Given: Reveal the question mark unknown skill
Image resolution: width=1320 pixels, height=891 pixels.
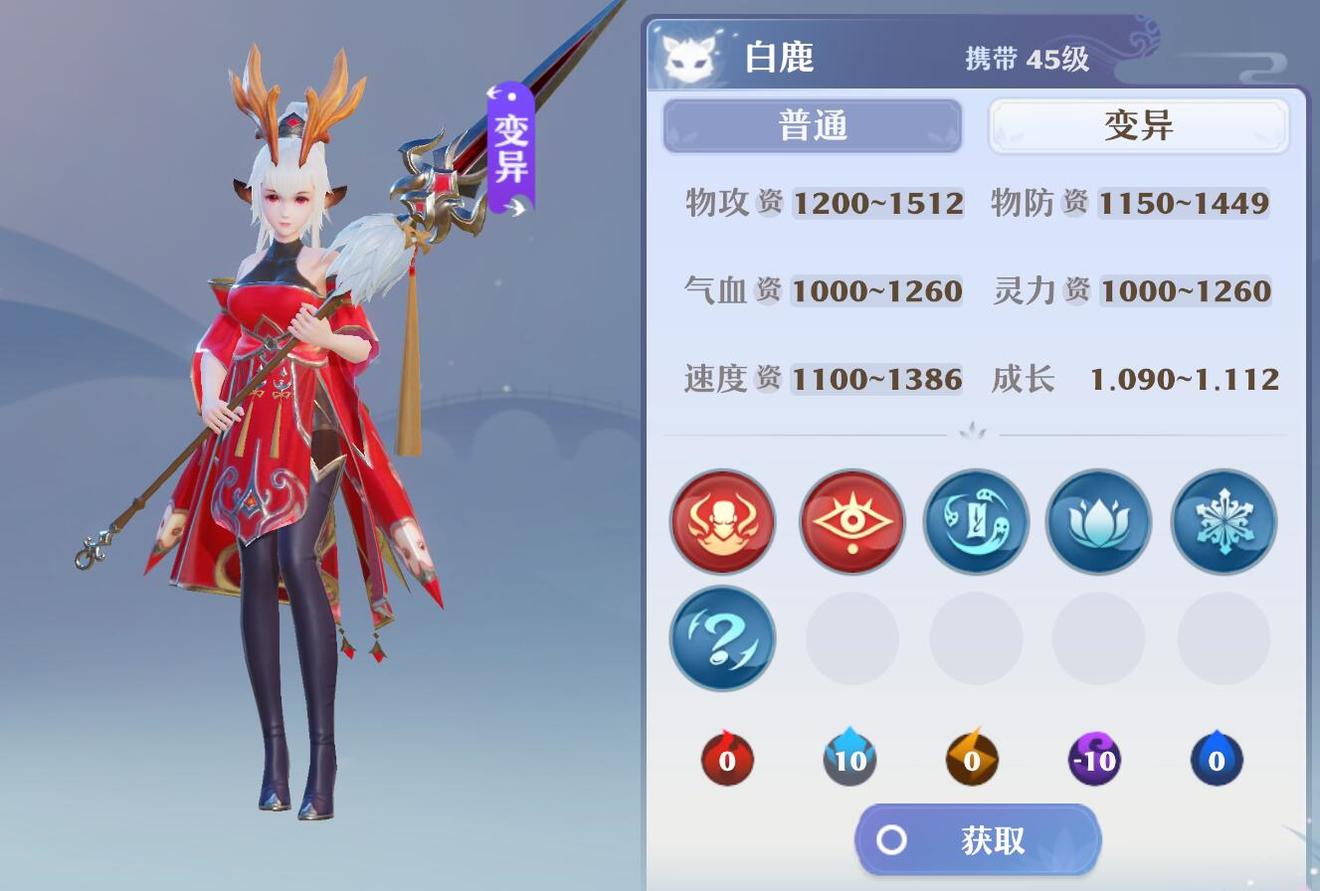Looking at the screenshot, I should [722, 638].
